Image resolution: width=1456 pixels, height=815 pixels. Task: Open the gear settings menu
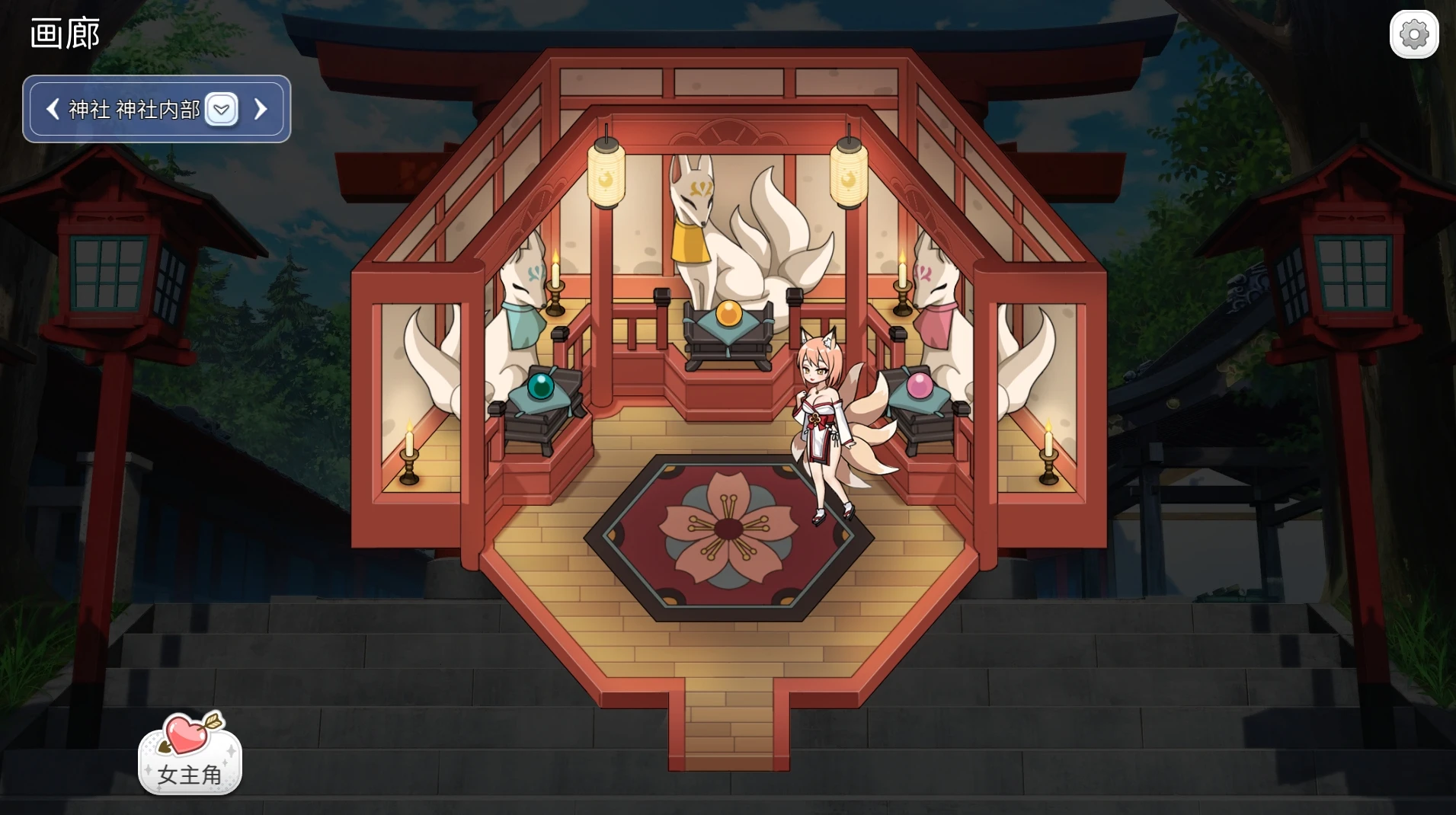point(1413,34)
